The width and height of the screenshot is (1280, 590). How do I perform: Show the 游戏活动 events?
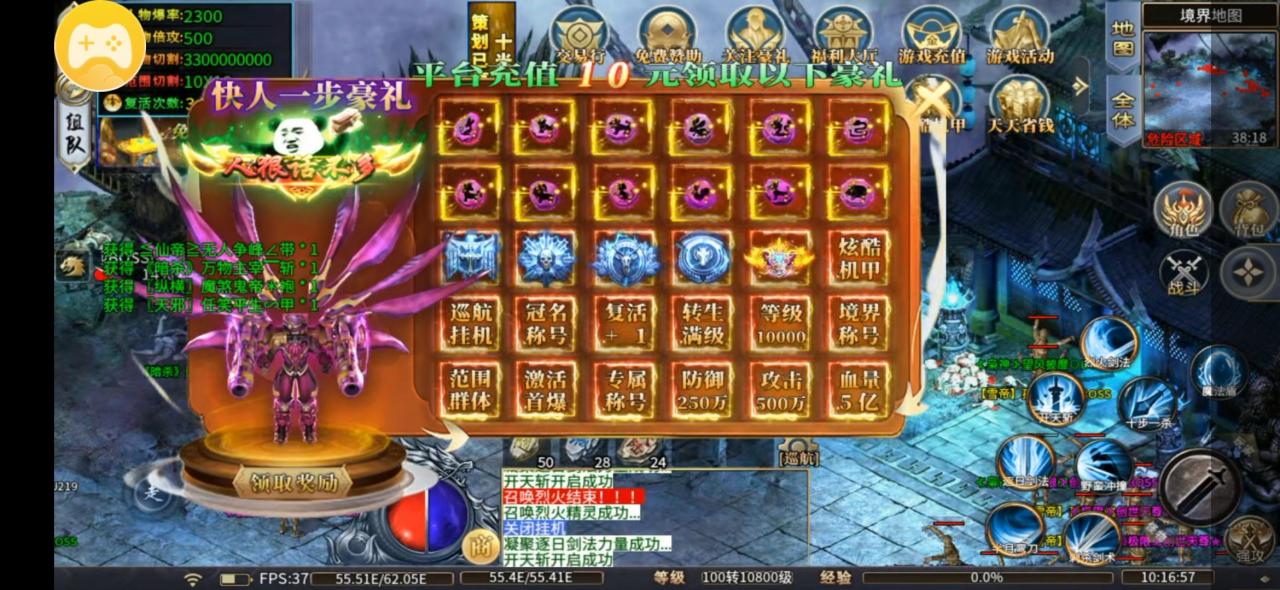click(x=1019, y=36)
